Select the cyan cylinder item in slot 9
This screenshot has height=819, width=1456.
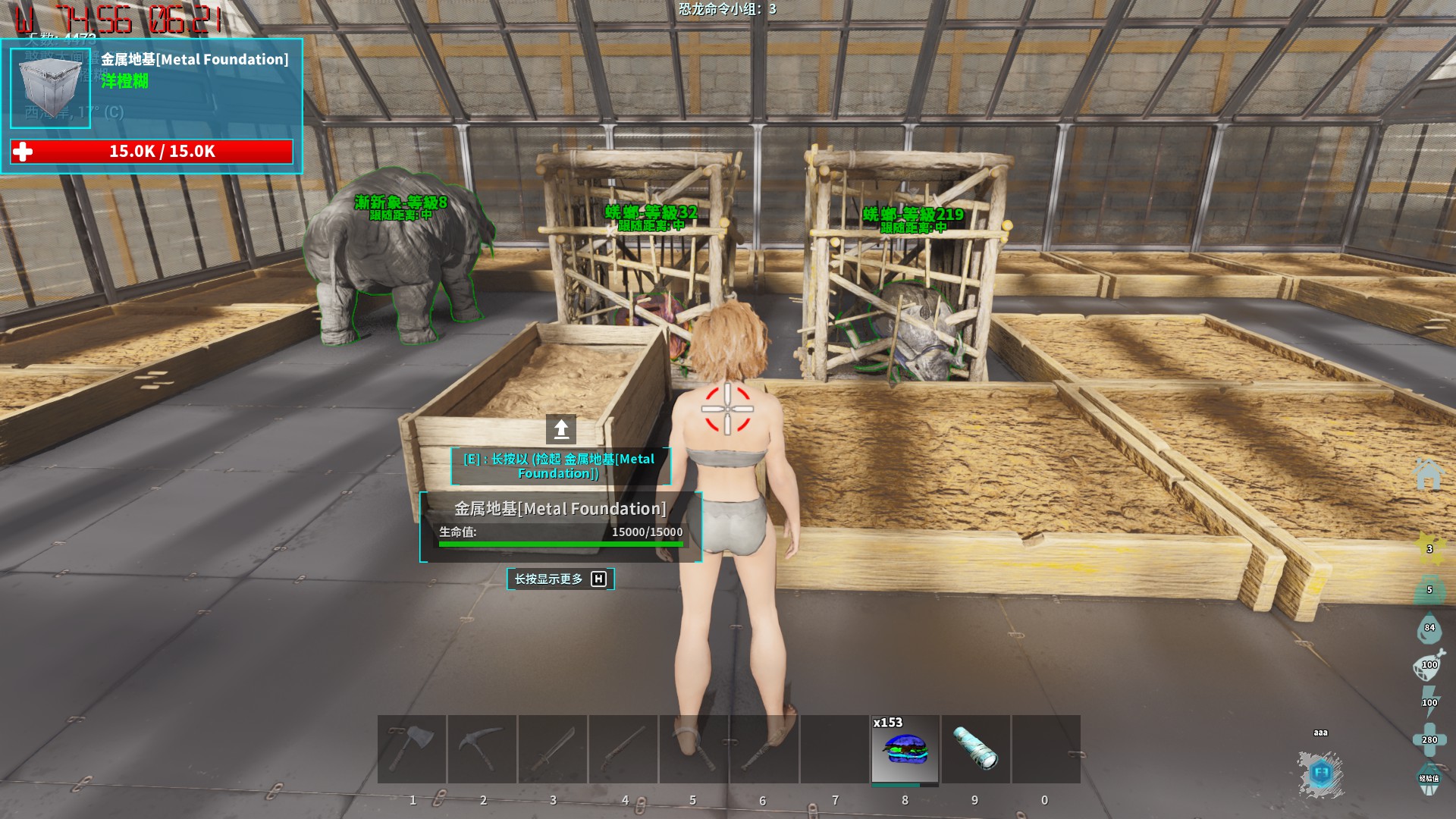pyautogui.click(x=975, y=748)
